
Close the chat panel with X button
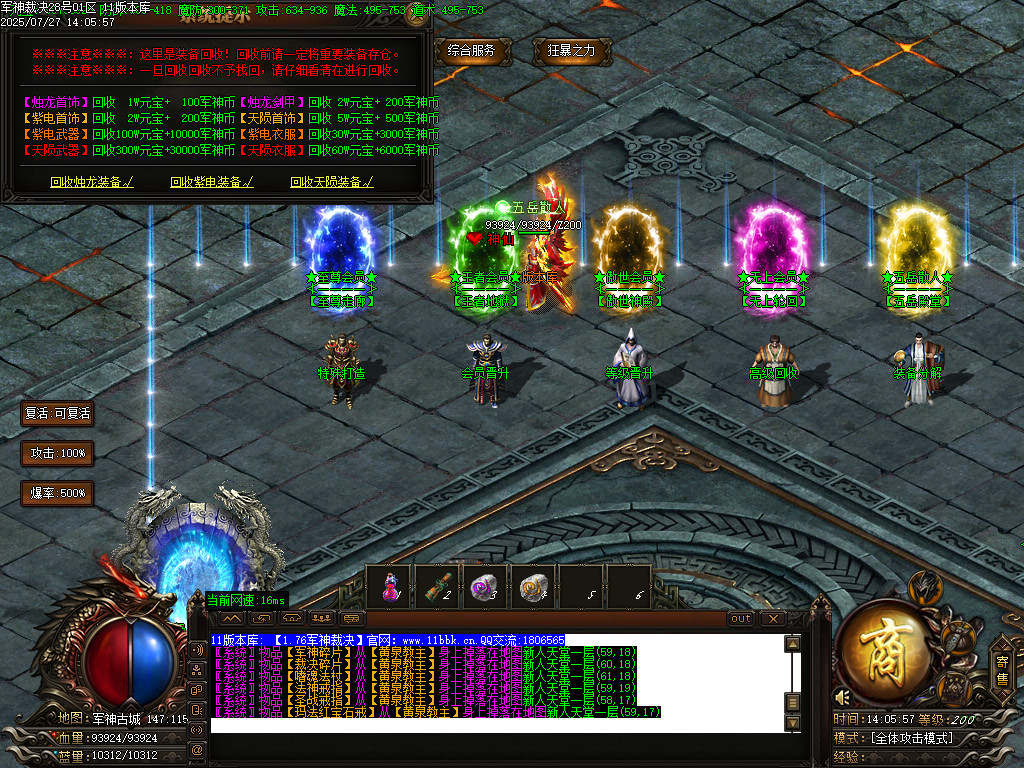[x=772, y=619]
